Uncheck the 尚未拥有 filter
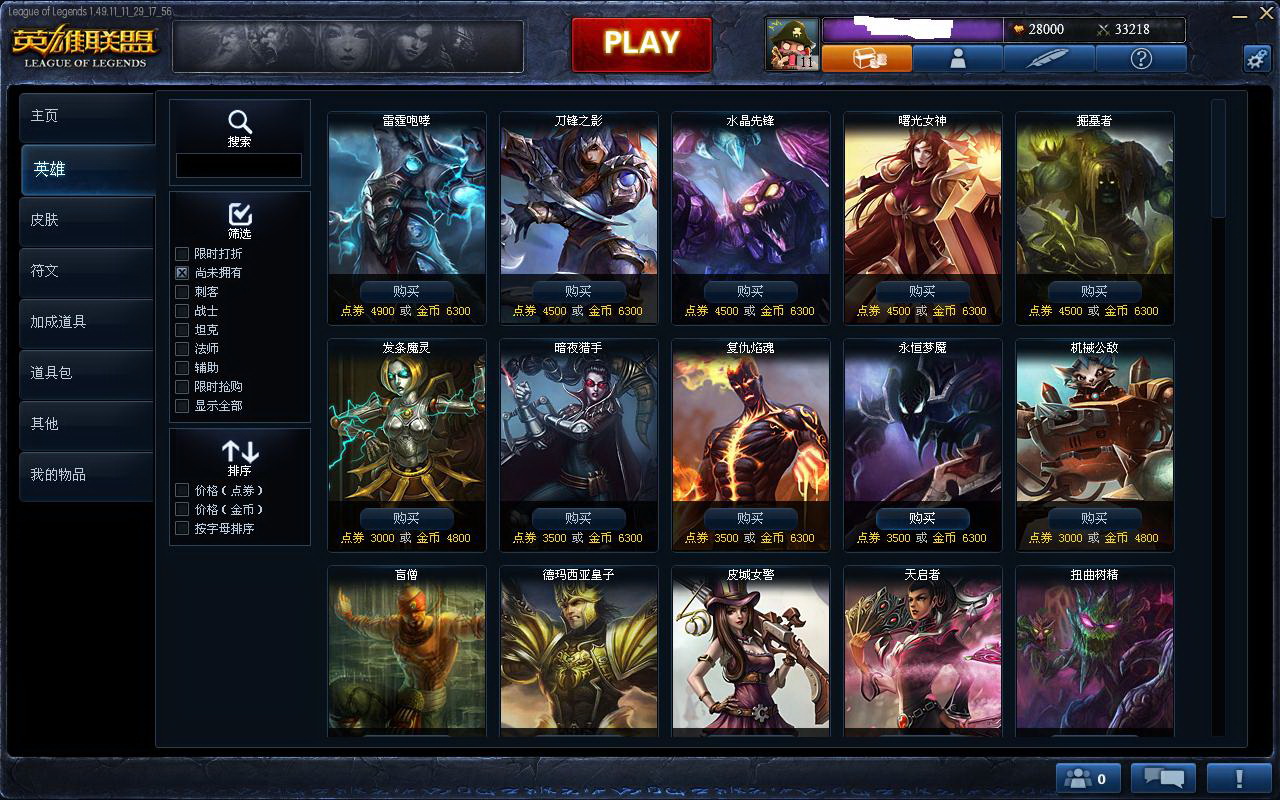This screenshot has height=800, width=1280. [x=181, y=273]
